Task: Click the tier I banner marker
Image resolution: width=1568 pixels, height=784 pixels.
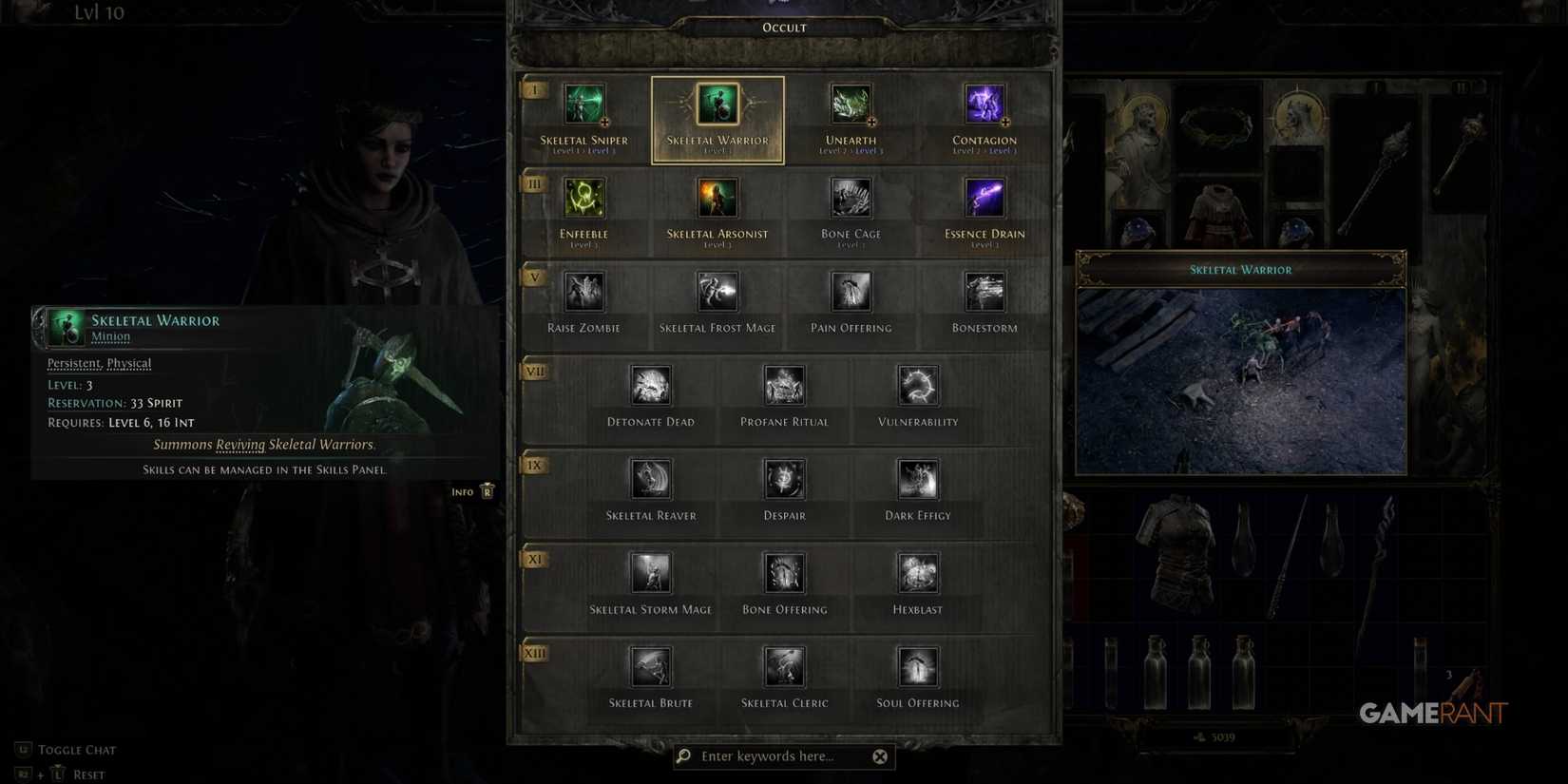Action: coord(534,88)
